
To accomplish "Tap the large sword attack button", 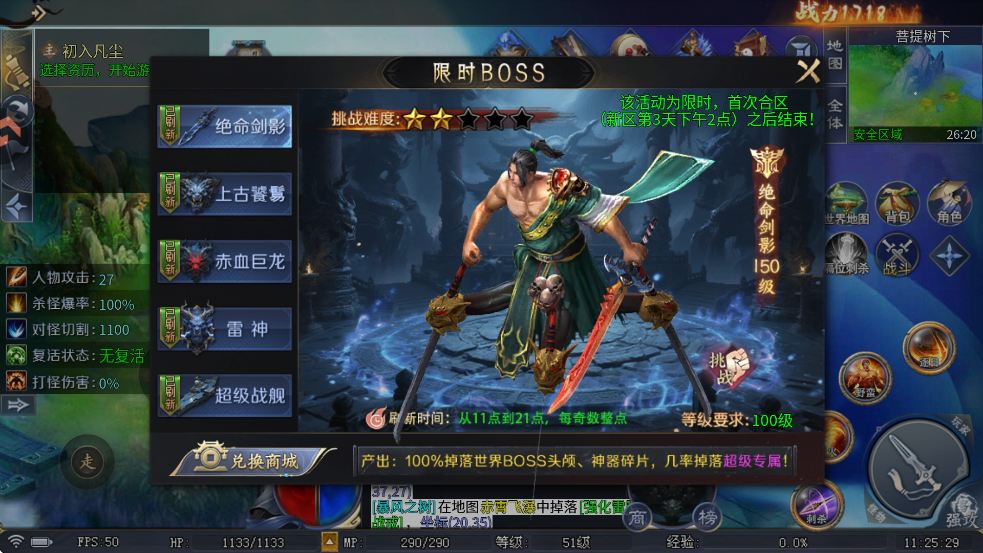I will [x=915, y=465].
